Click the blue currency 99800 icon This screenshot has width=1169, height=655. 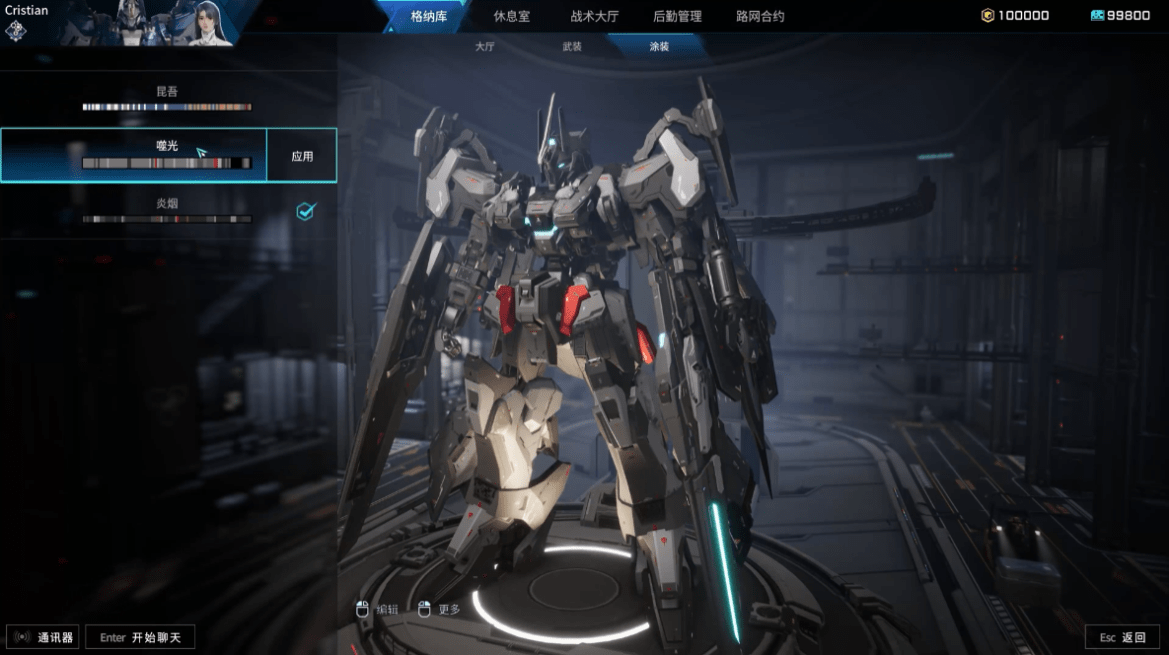tap(1096, 16)
